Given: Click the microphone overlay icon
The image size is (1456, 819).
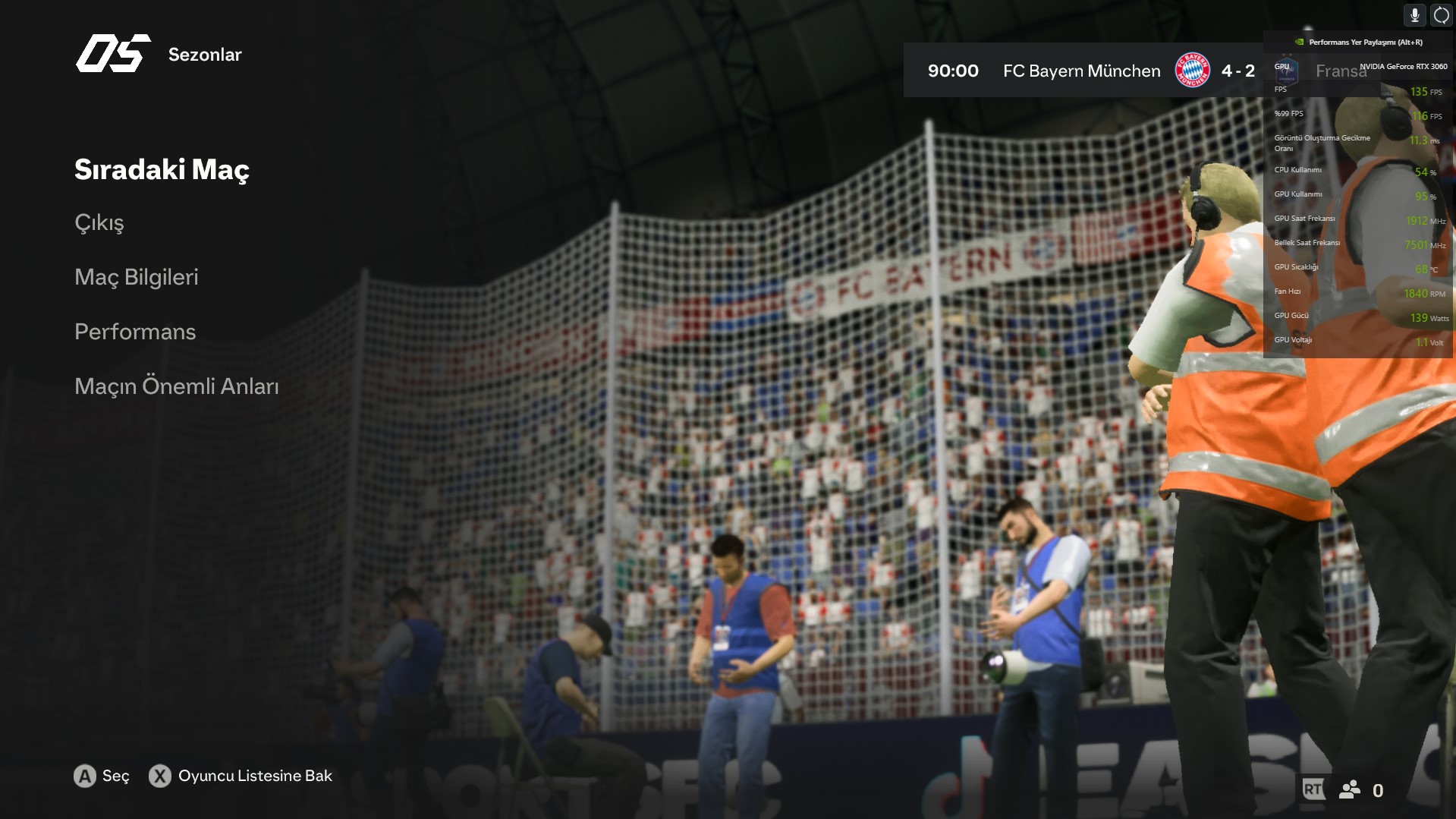Looking at the screenshot, I should 1414,15.
